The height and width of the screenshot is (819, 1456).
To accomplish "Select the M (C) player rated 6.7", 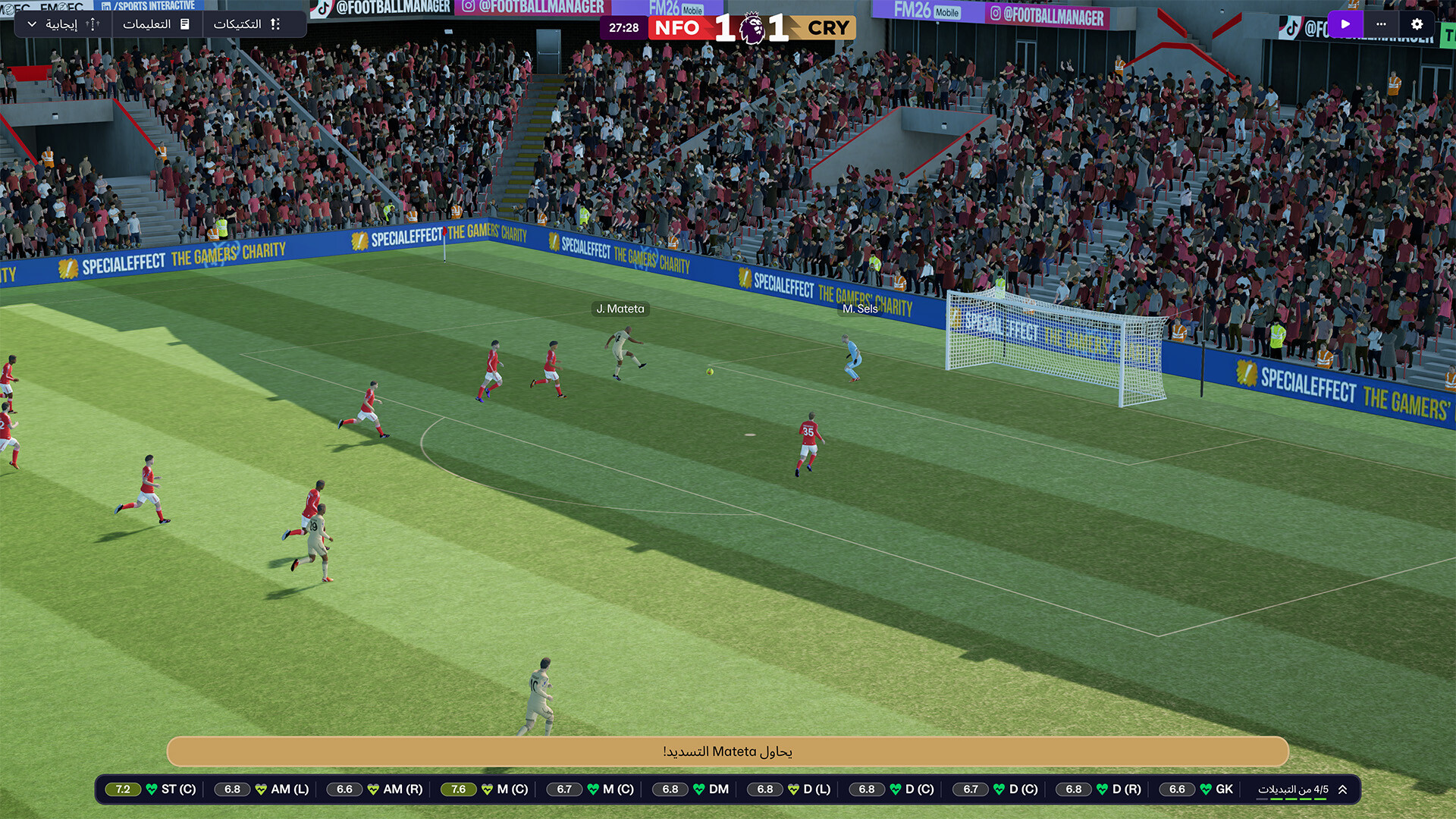I will tap(592, 789).
